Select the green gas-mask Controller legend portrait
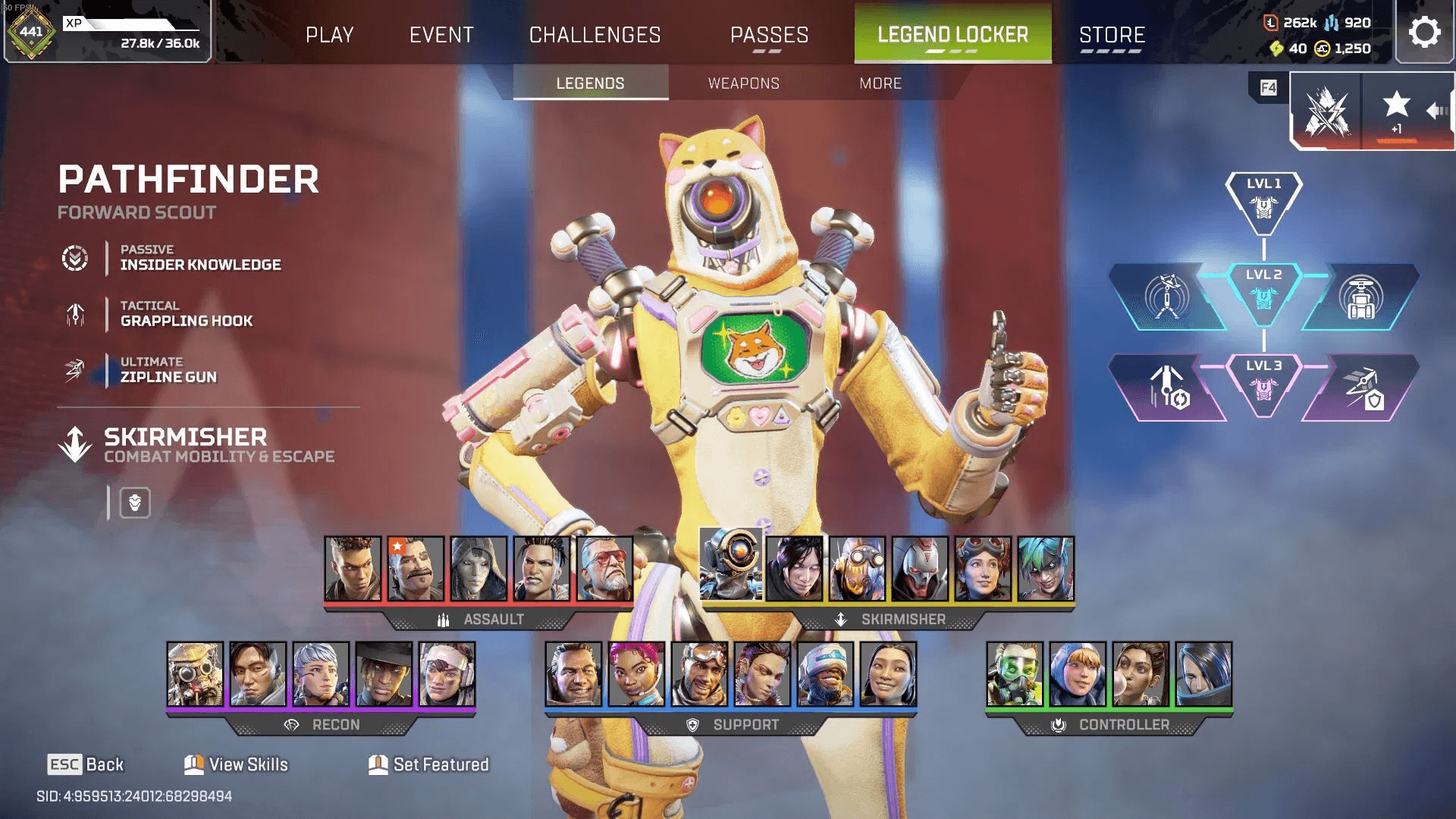 (1015, 674)
